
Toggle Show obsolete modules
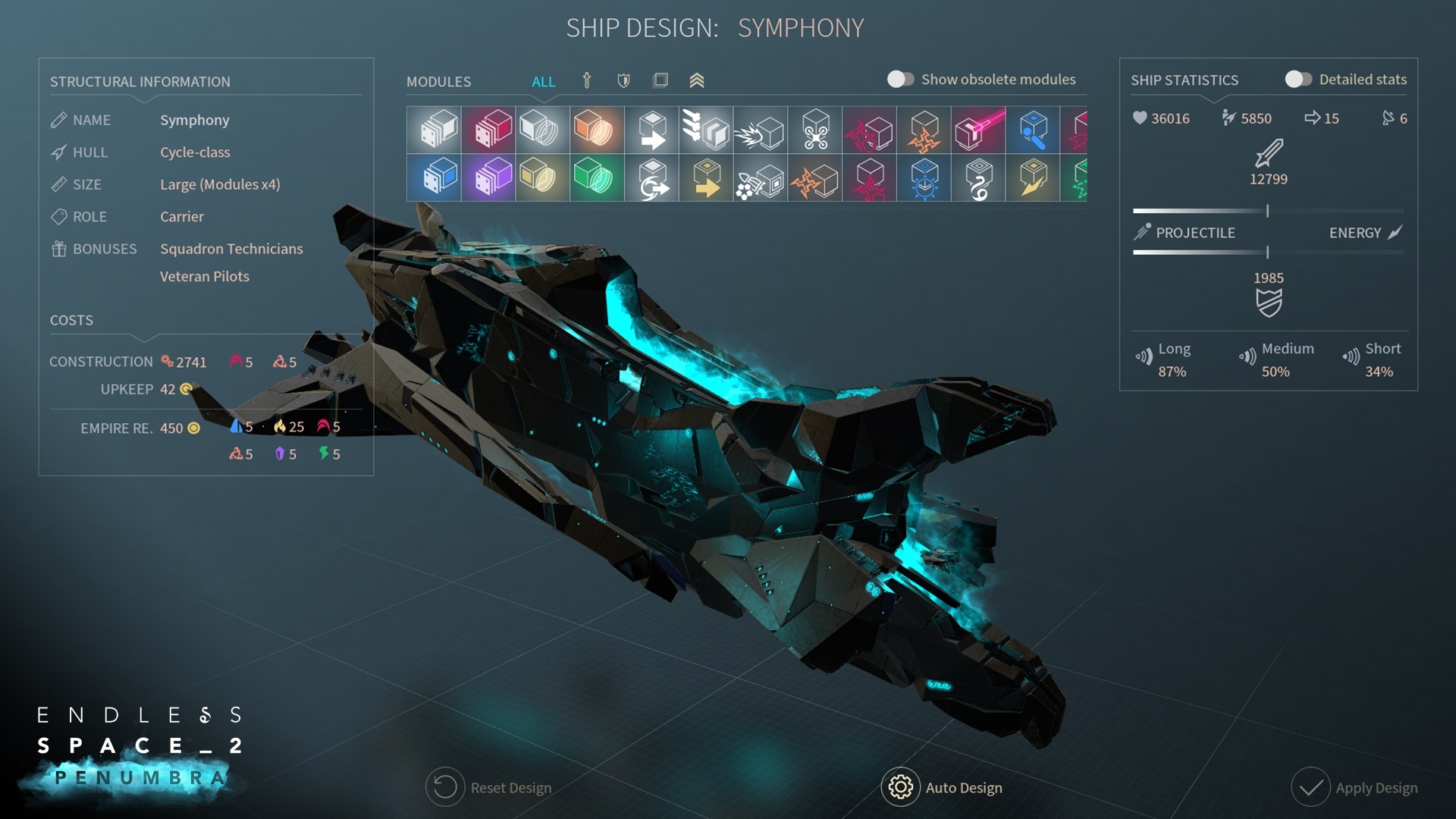pos(901,80)
